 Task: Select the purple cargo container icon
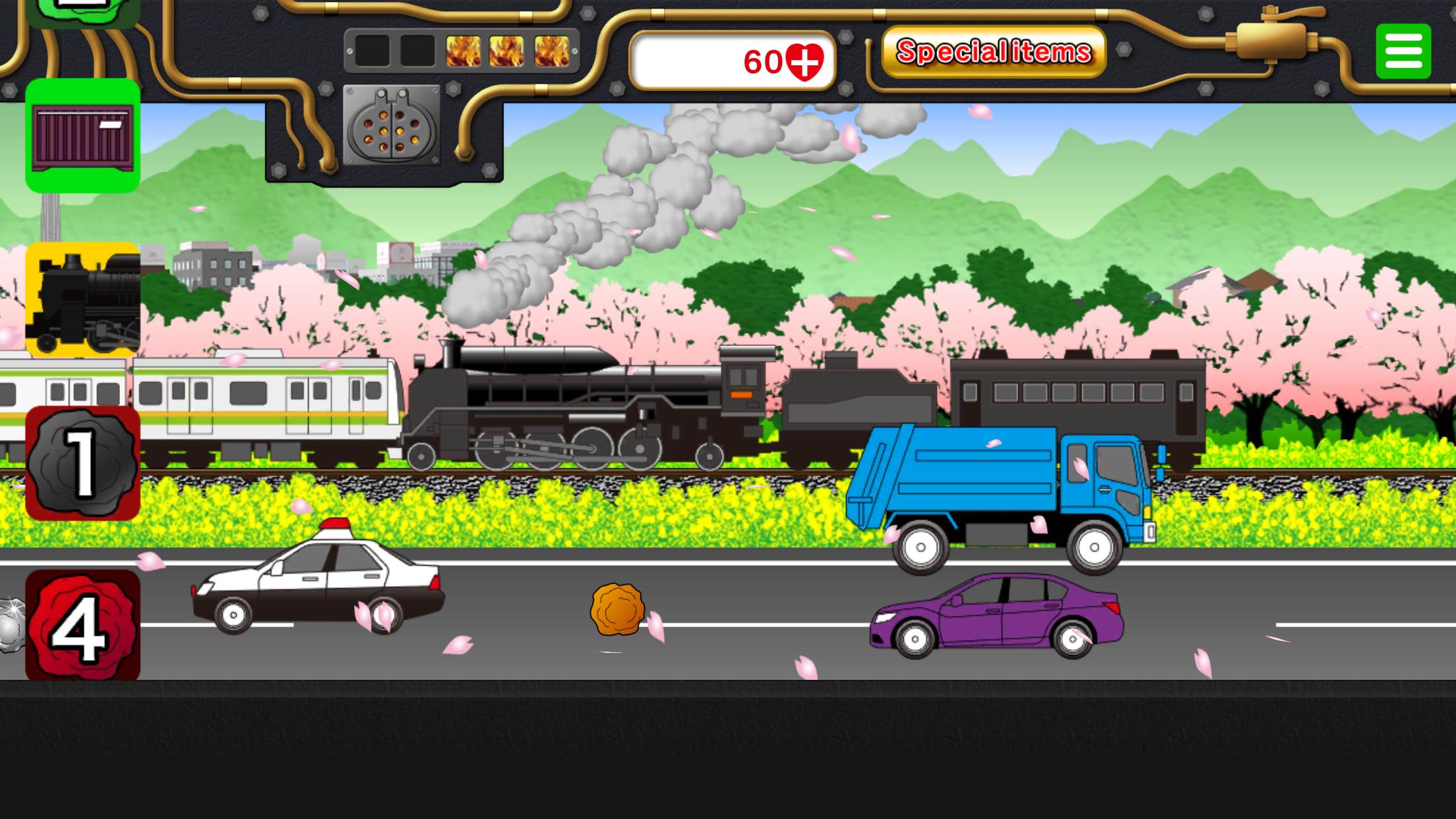pos(83,136)
